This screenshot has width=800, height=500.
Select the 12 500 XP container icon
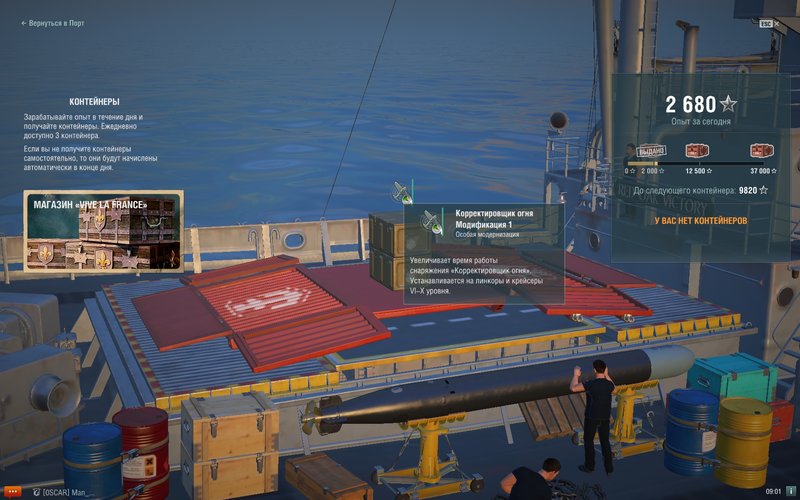coord(697,151)
